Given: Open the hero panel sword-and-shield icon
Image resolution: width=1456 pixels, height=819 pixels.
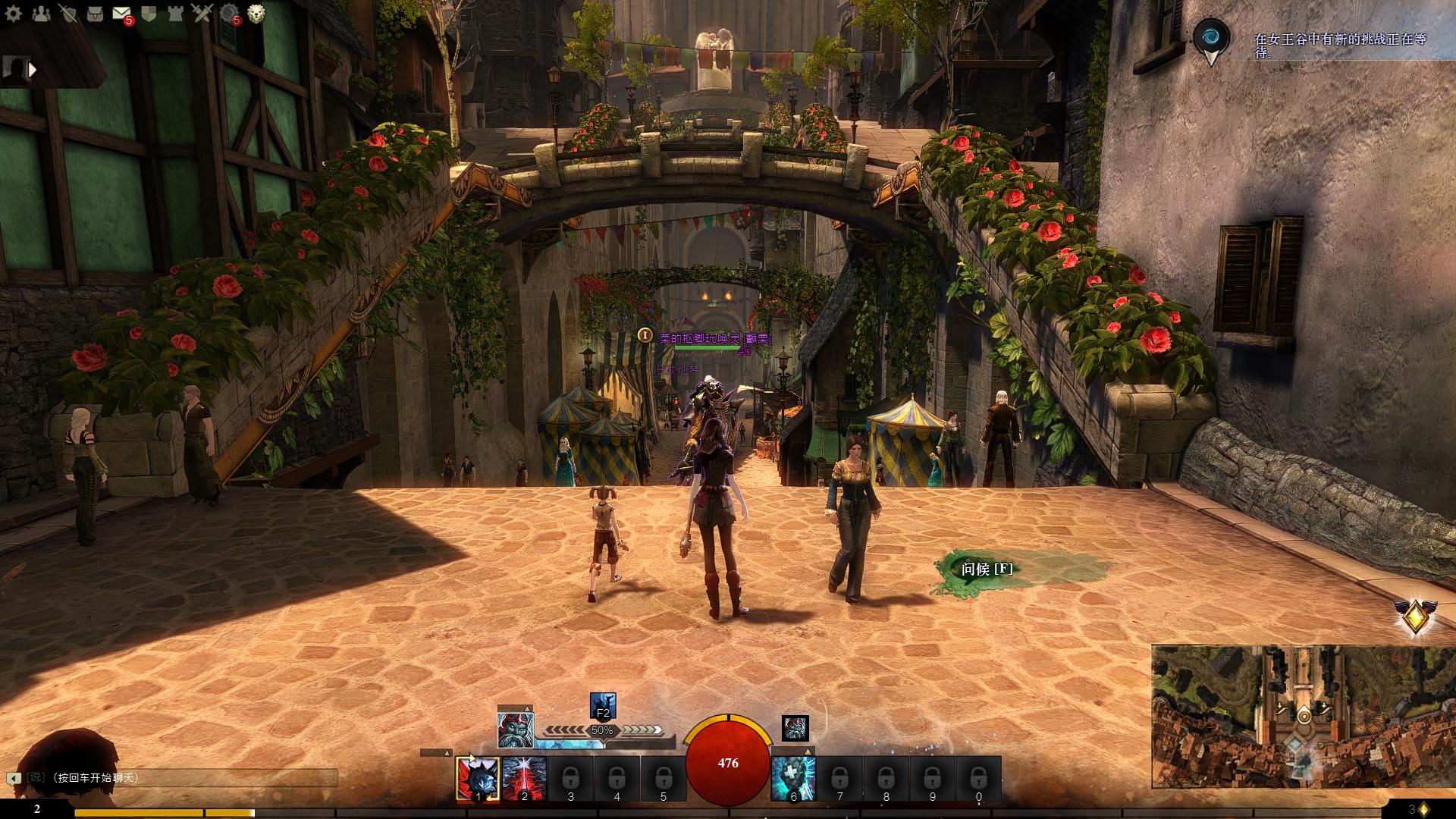Looking at the screenshot, I should click(67, 14).
